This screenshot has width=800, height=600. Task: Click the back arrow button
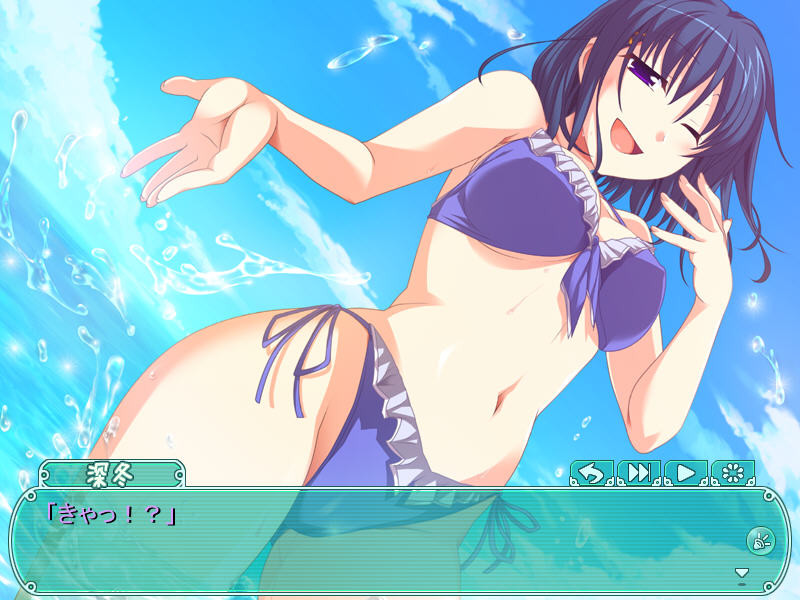(x=591, y=473)
